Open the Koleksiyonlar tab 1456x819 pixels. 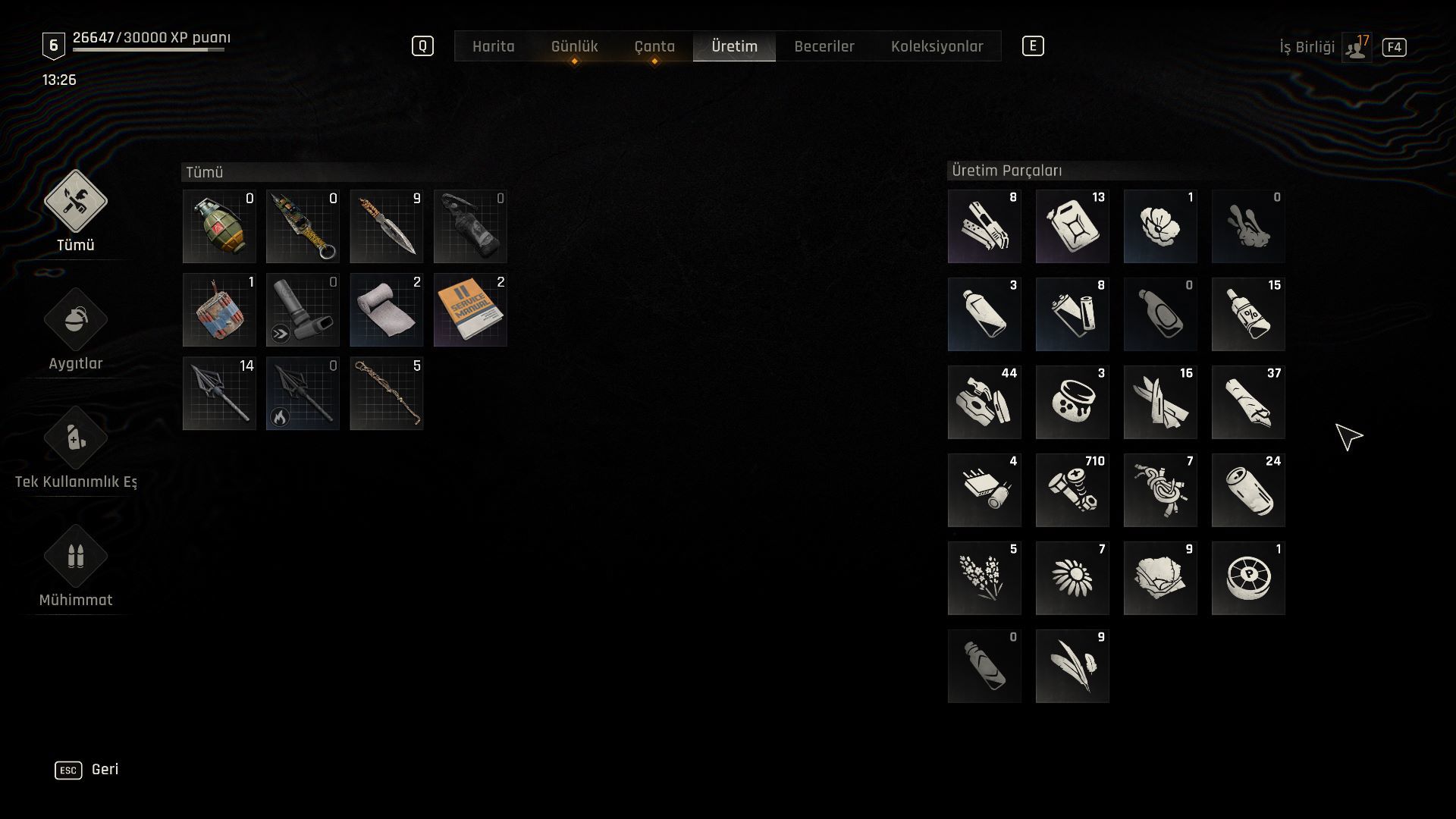pos(937,46)
